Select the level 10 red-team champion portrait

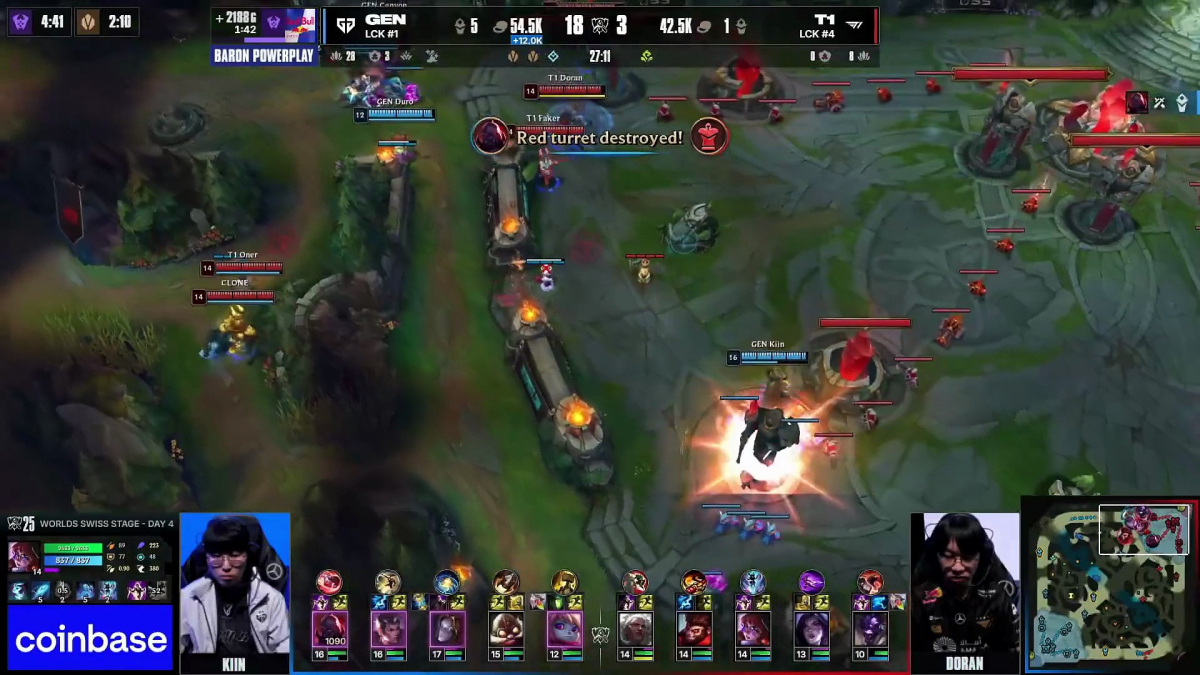click(870, 629)
